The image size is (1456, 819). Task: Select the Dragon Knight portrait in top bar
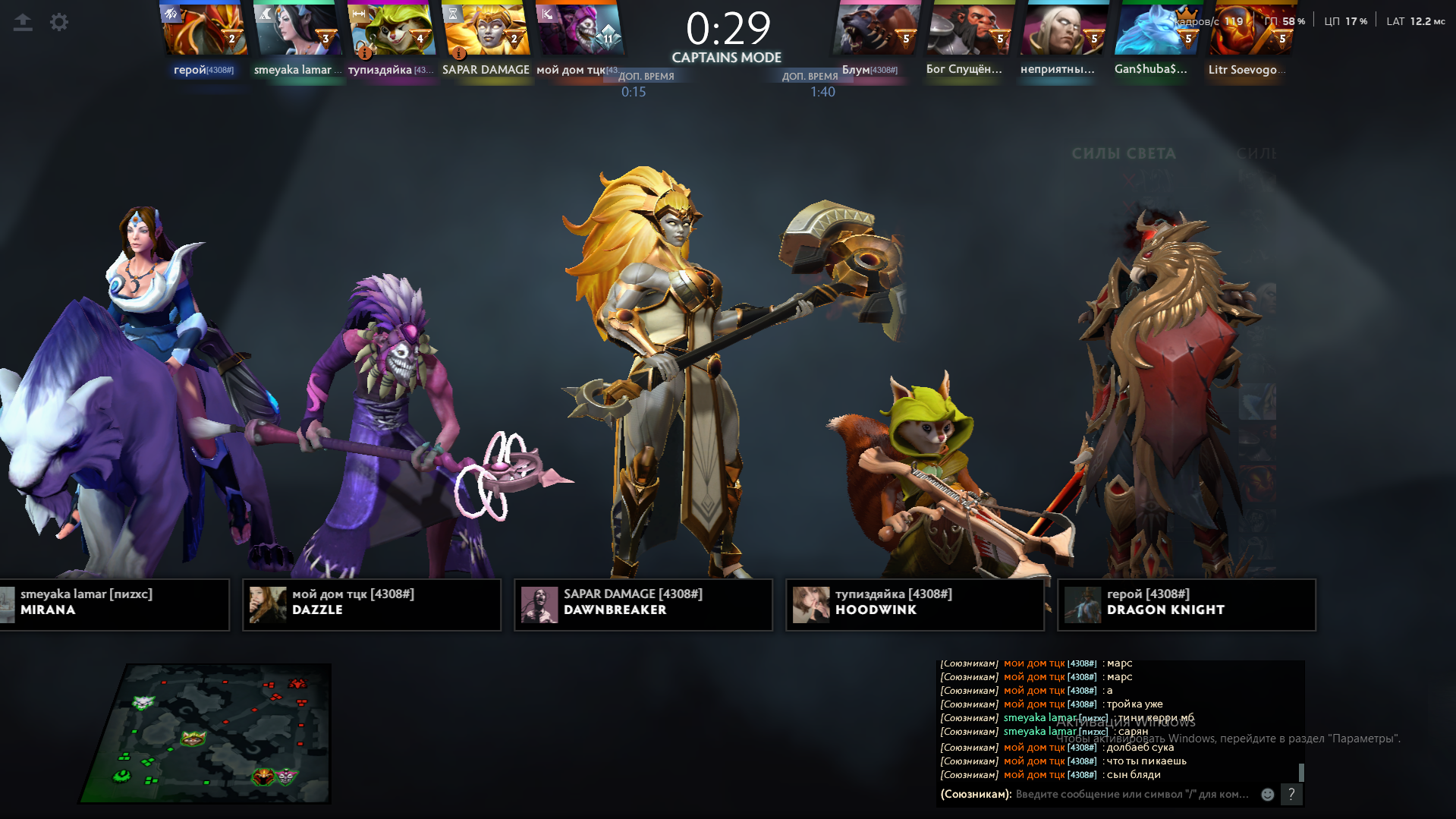(204, 30)
